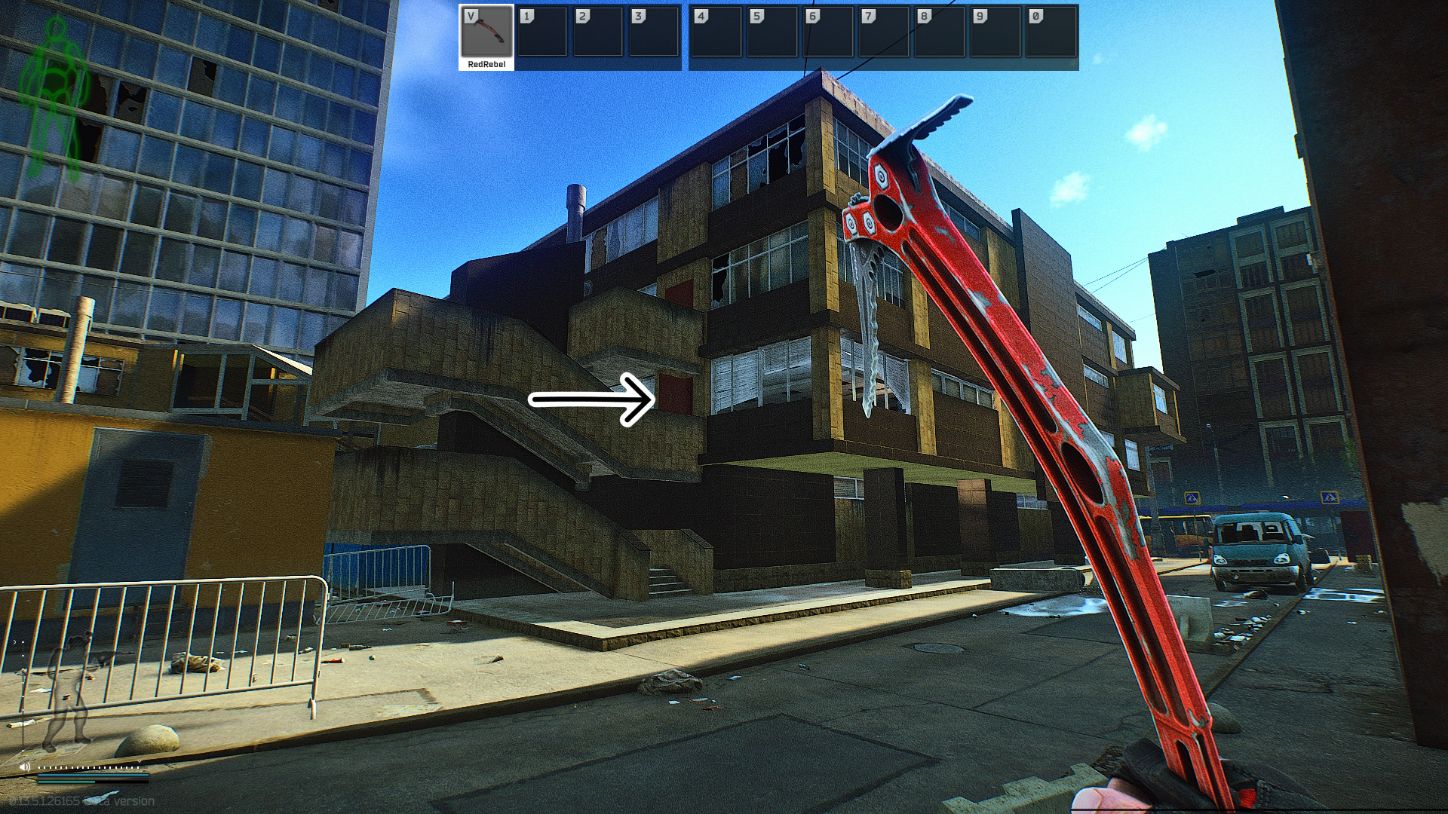Choose quick slot number 7
1448x814 pixels.
[884, 32]
